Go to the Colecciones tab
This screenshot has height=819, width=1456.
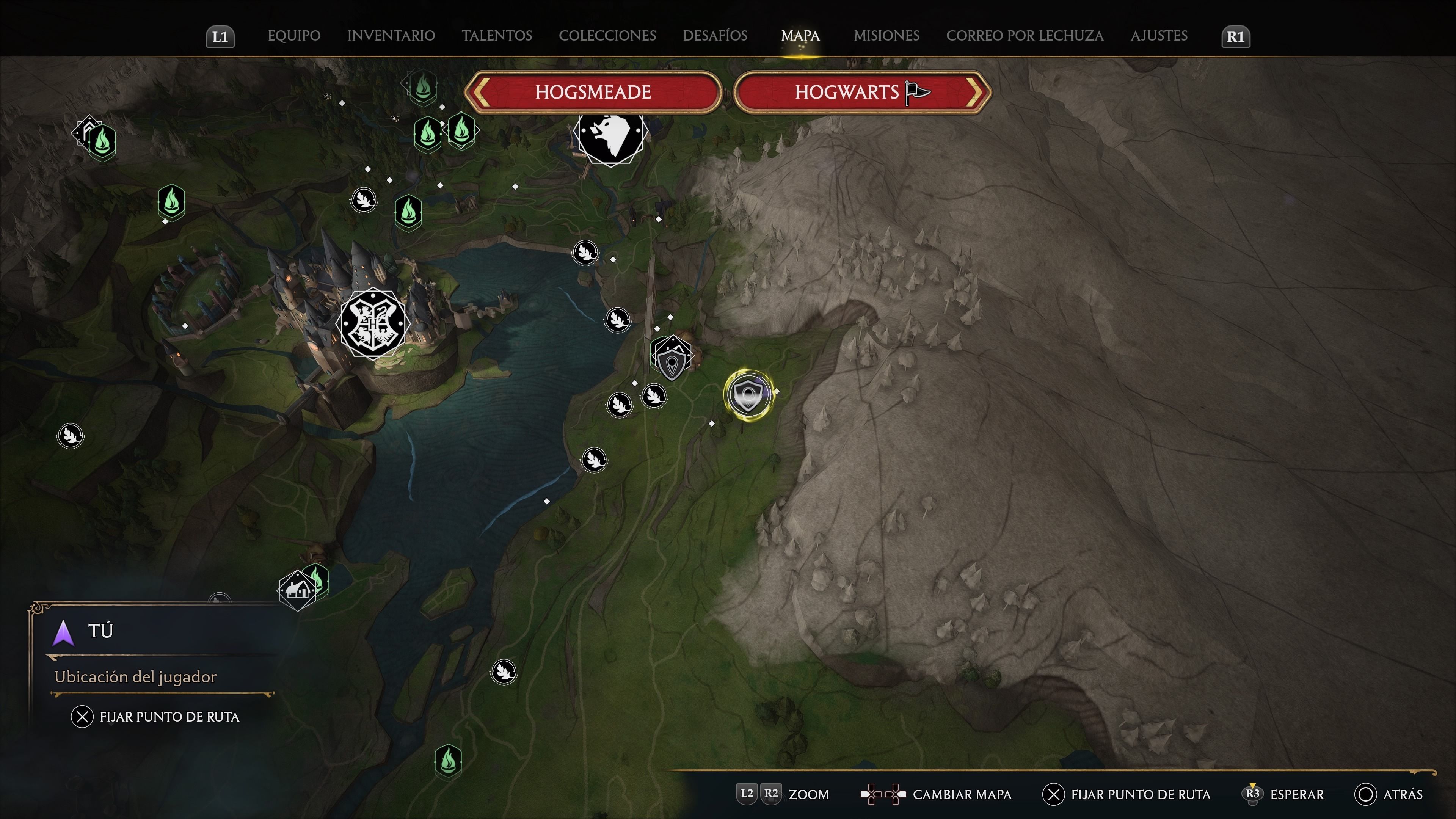point(607,36)
